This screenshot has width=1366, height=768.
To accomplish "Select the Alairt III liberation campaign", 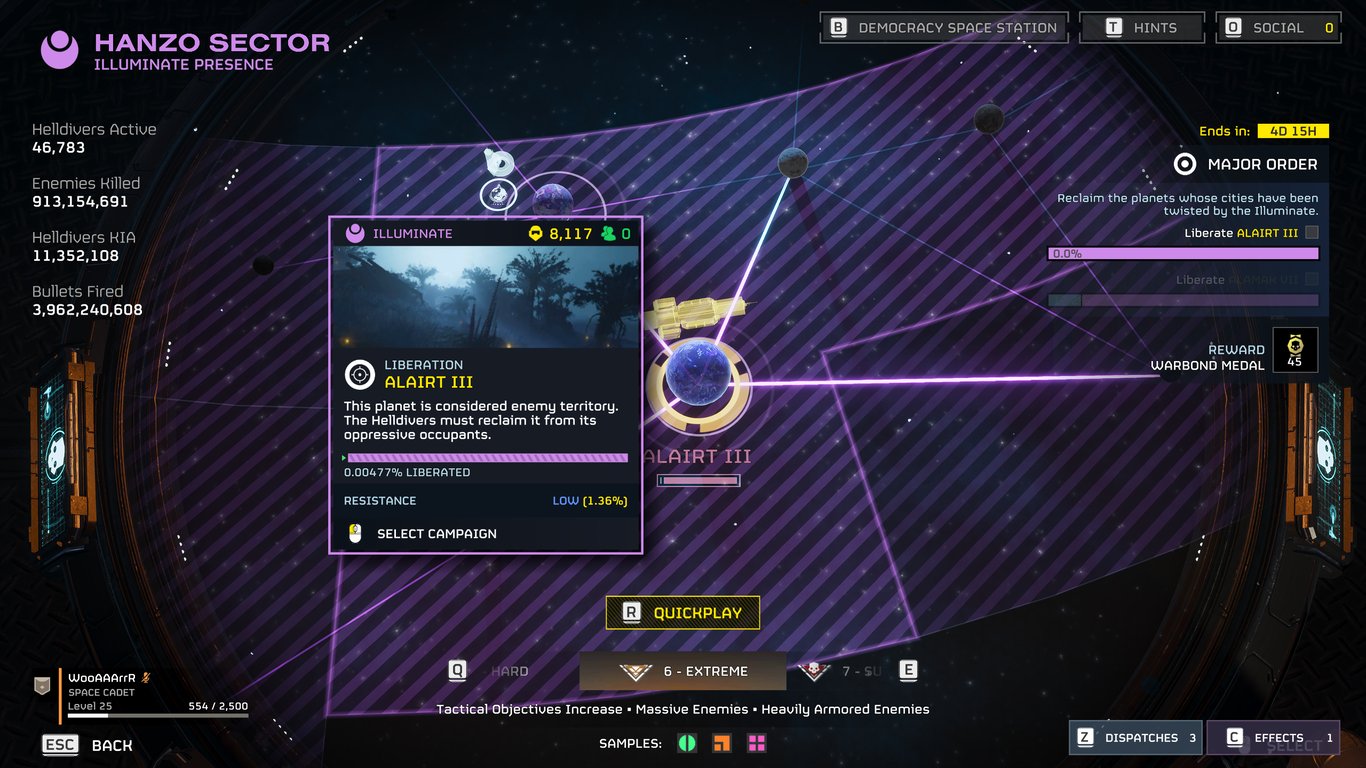I will point(436,534).
